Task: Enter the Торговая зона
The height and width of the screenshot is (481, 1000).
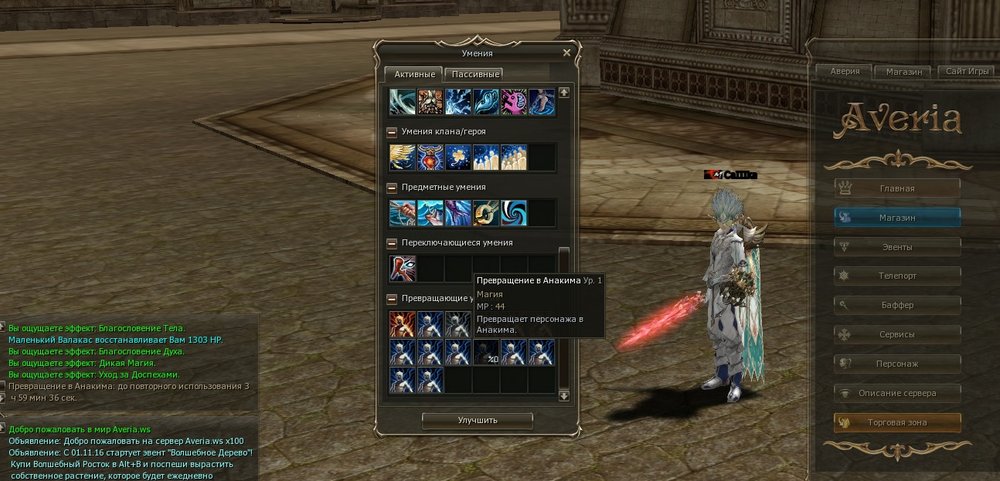Action: point(897,422)
